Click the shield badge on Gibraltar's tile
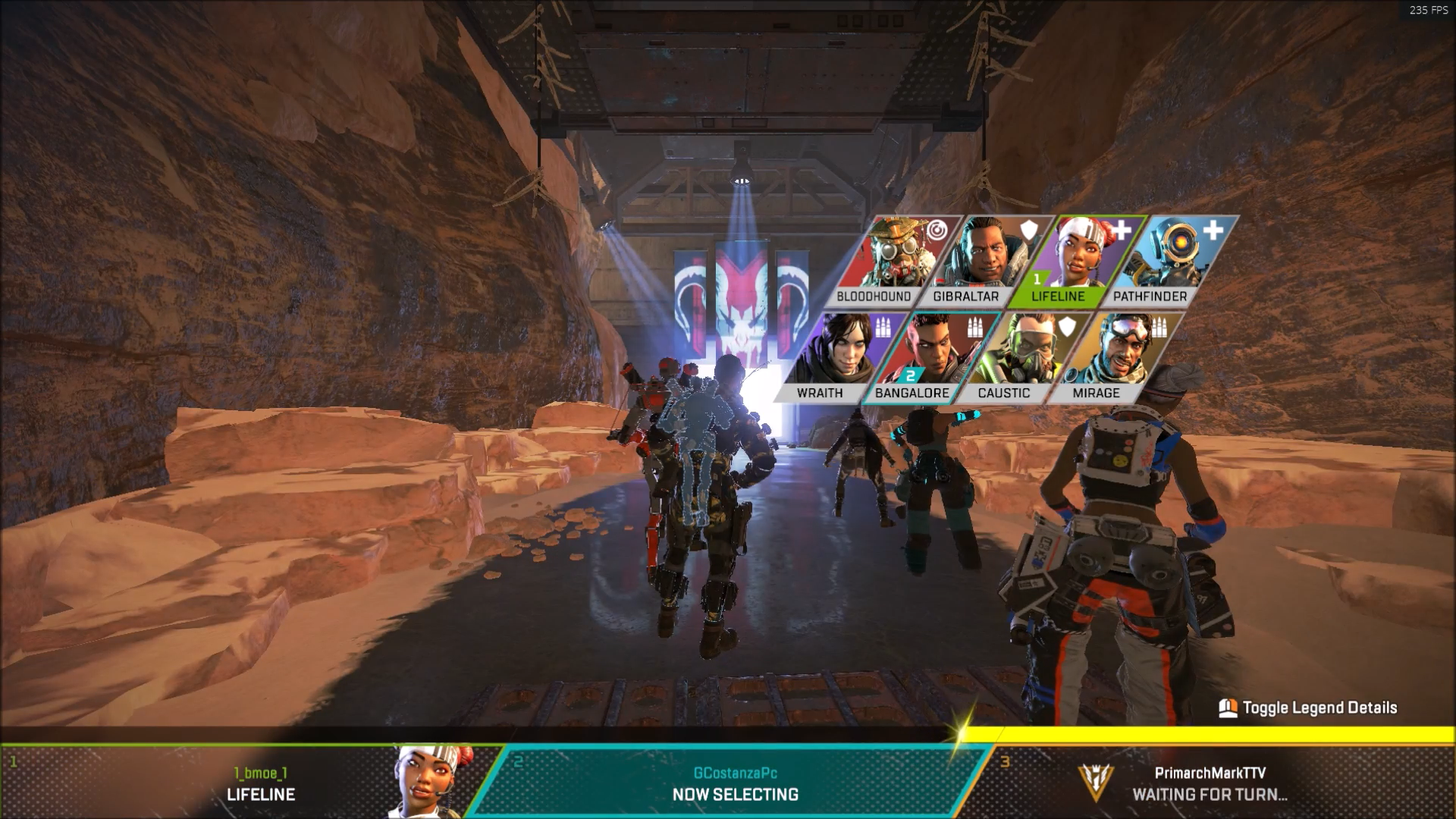The height and width of the screenshot is (819, 1456). [1028, 231]
